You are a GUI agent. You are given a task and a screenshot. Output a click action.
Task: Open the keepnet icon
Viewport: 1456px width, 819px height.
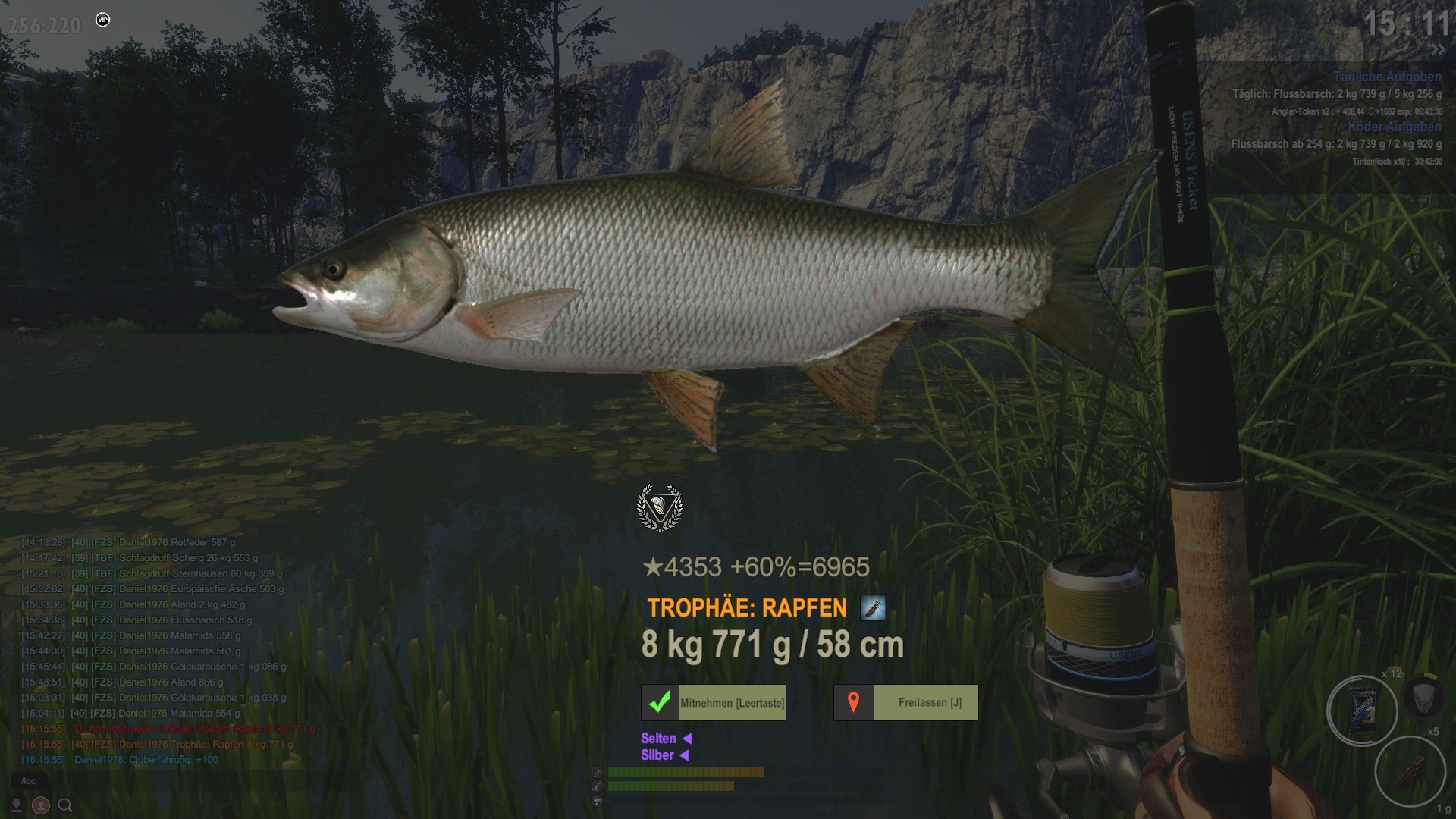click(1423, 695)
